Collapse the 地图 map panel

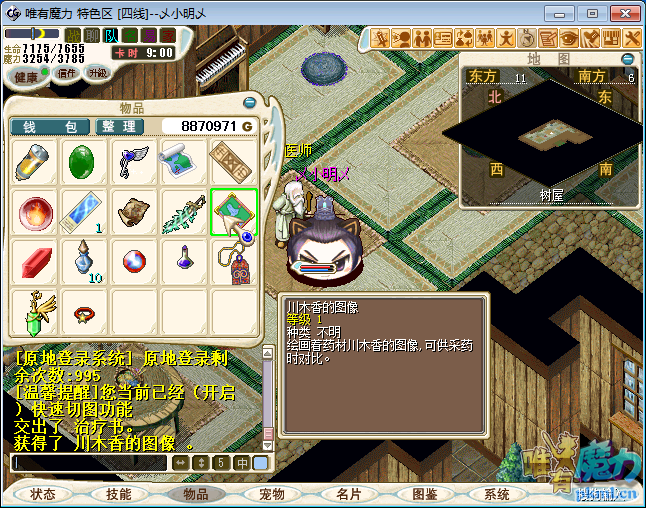tap(627, 59)
